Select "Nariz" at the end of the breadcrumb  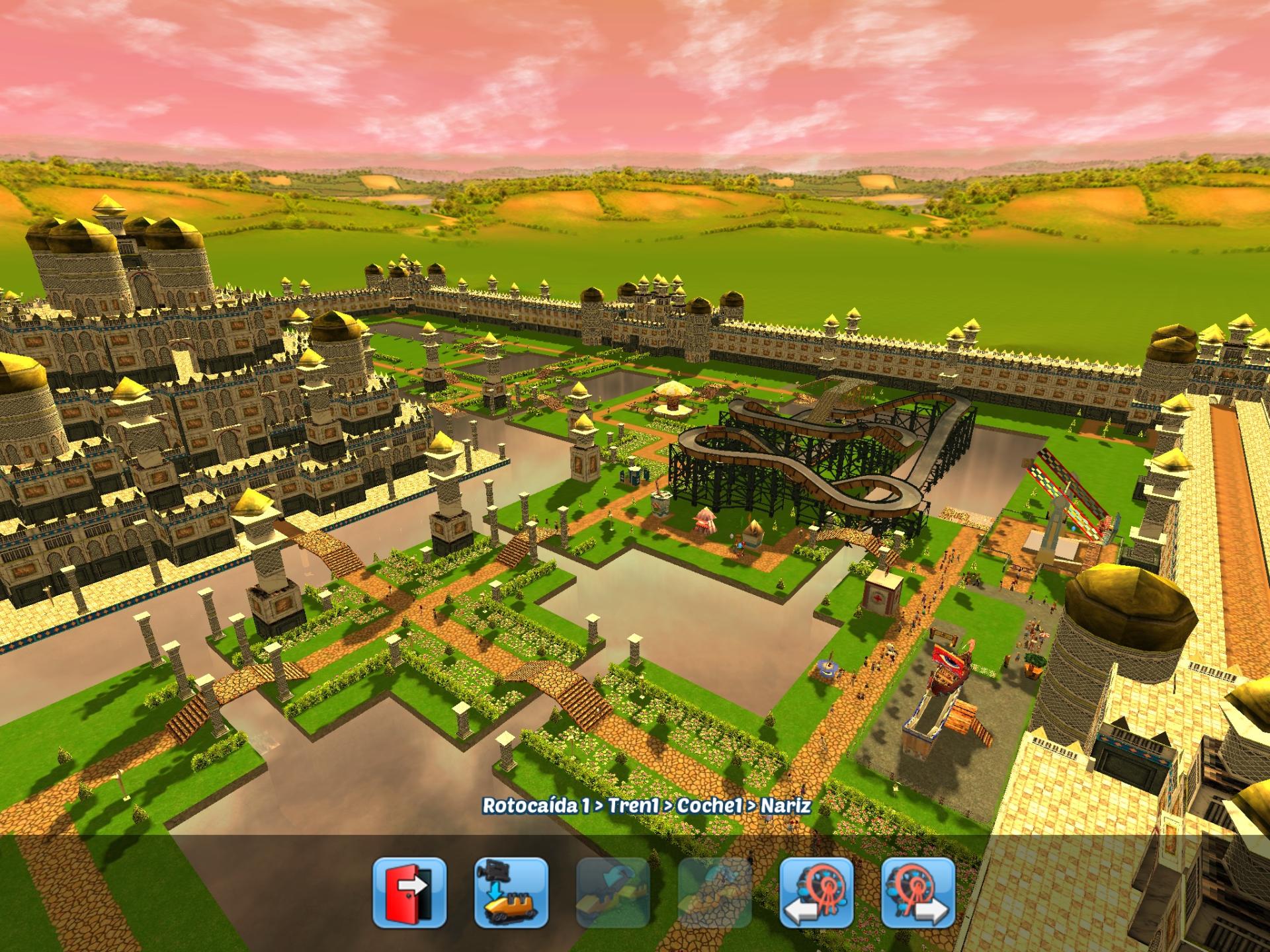click(x=786, y=805)
